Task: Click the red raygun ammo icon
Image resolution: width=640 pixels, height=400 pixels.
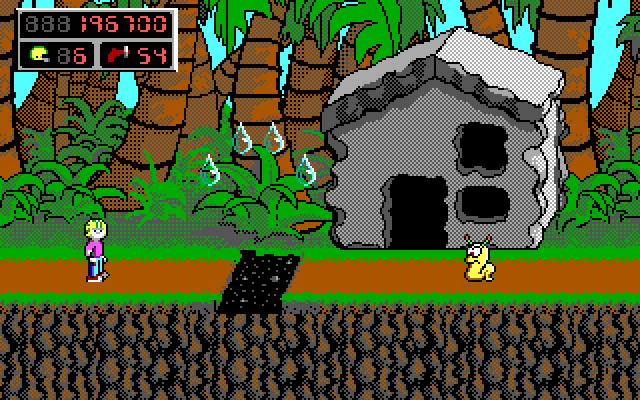Action: click(x=116, y=54)
